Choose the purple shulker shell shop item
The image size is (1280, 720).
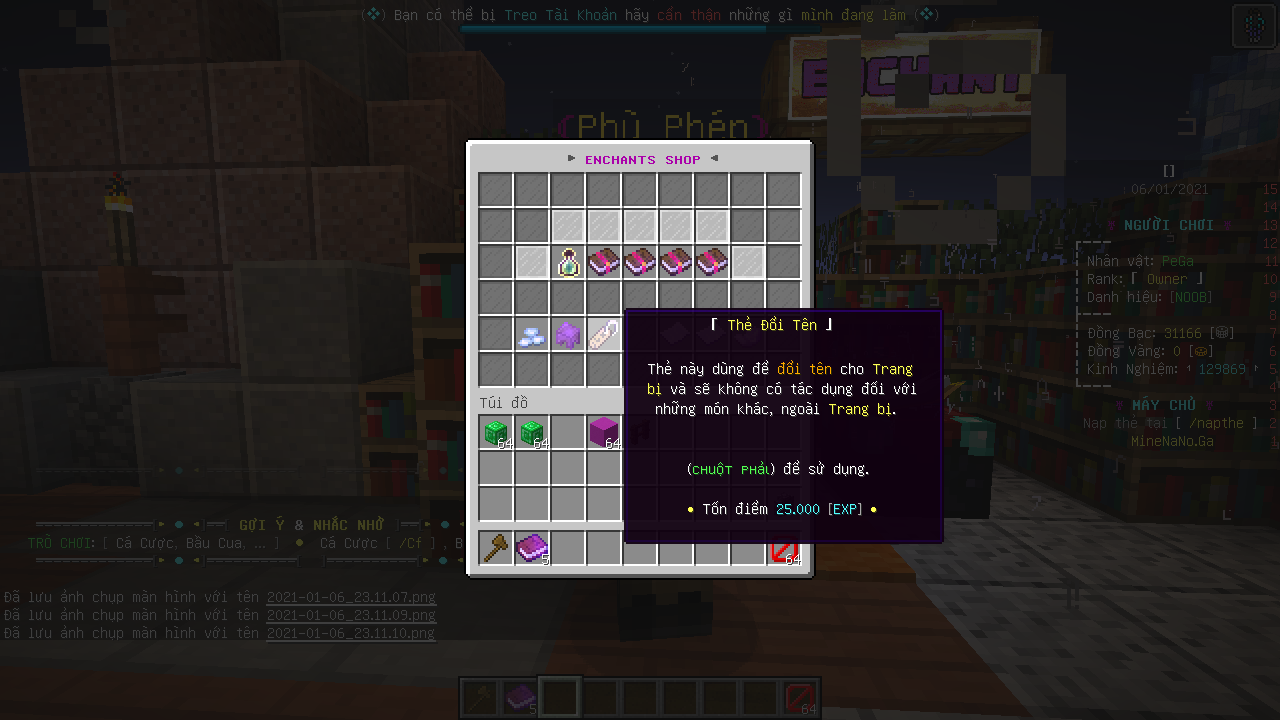[568, 335]
